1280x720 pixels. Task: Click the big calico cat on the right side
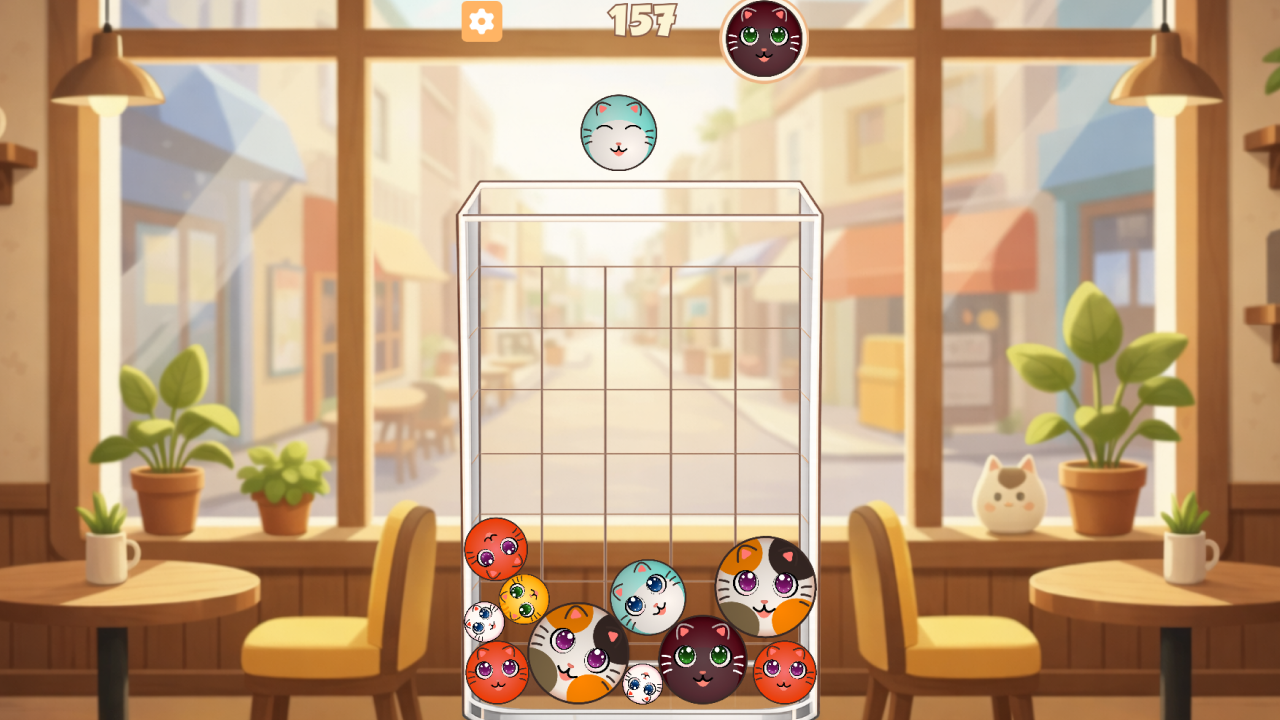764,587
